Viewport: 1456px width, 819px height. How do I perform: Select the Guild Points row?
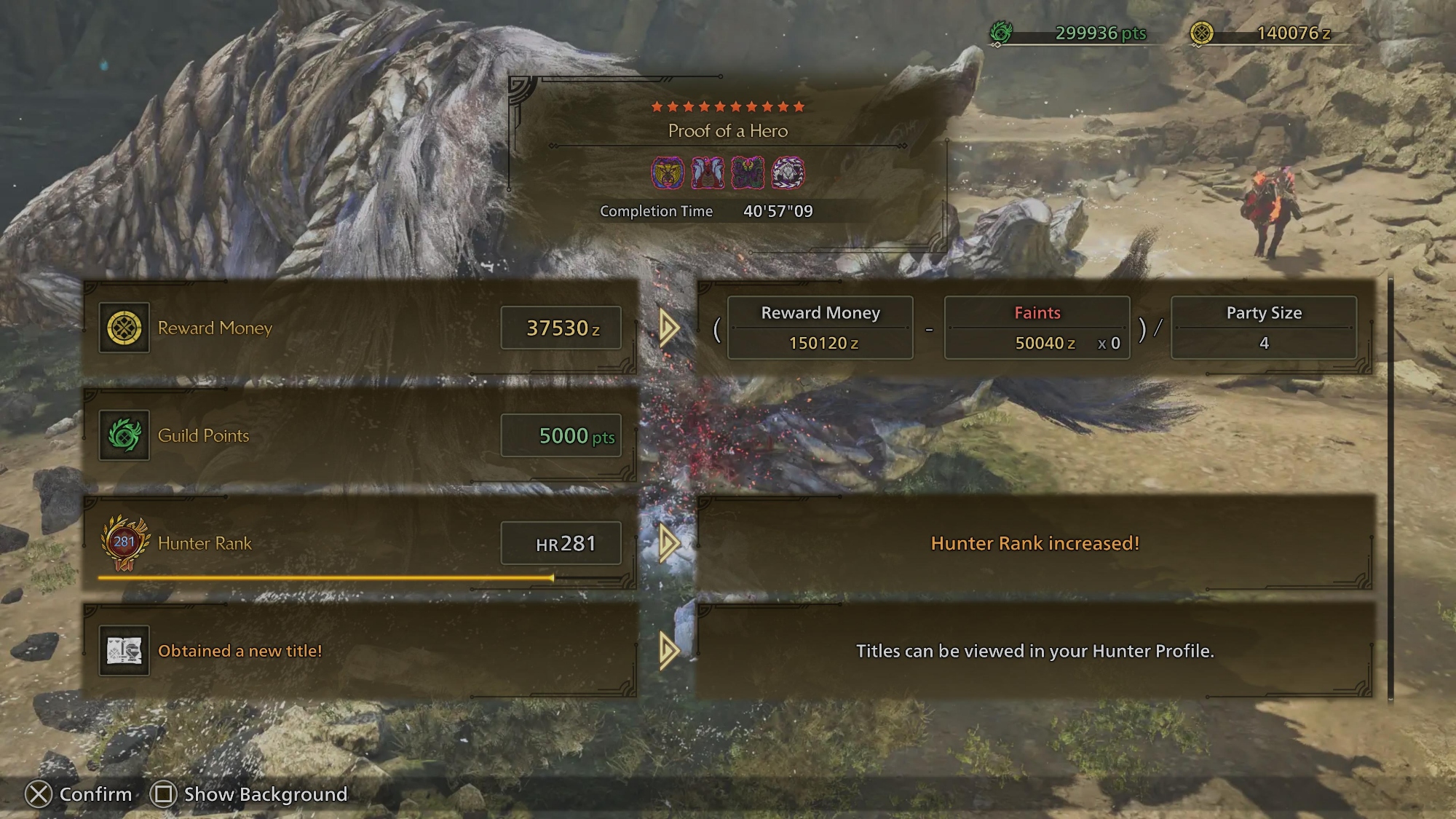click(x=360, y=435)
